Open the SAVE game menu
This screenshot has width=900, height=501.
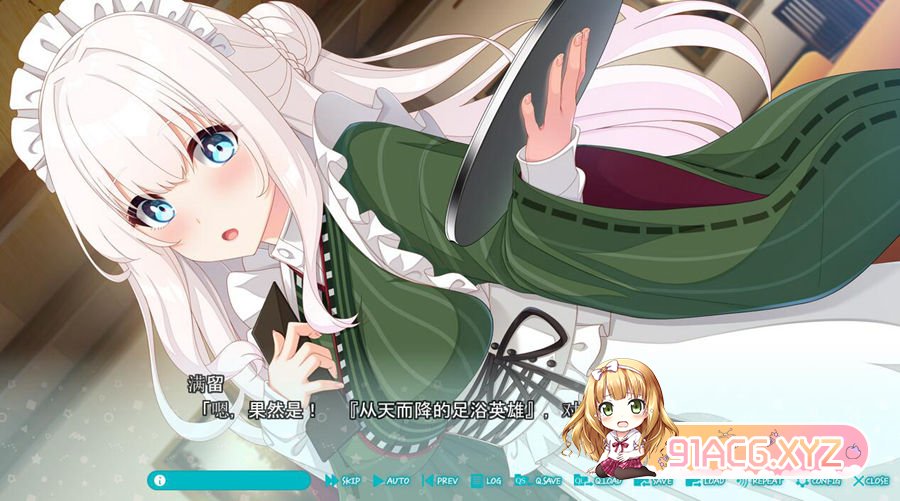point(656,481)
